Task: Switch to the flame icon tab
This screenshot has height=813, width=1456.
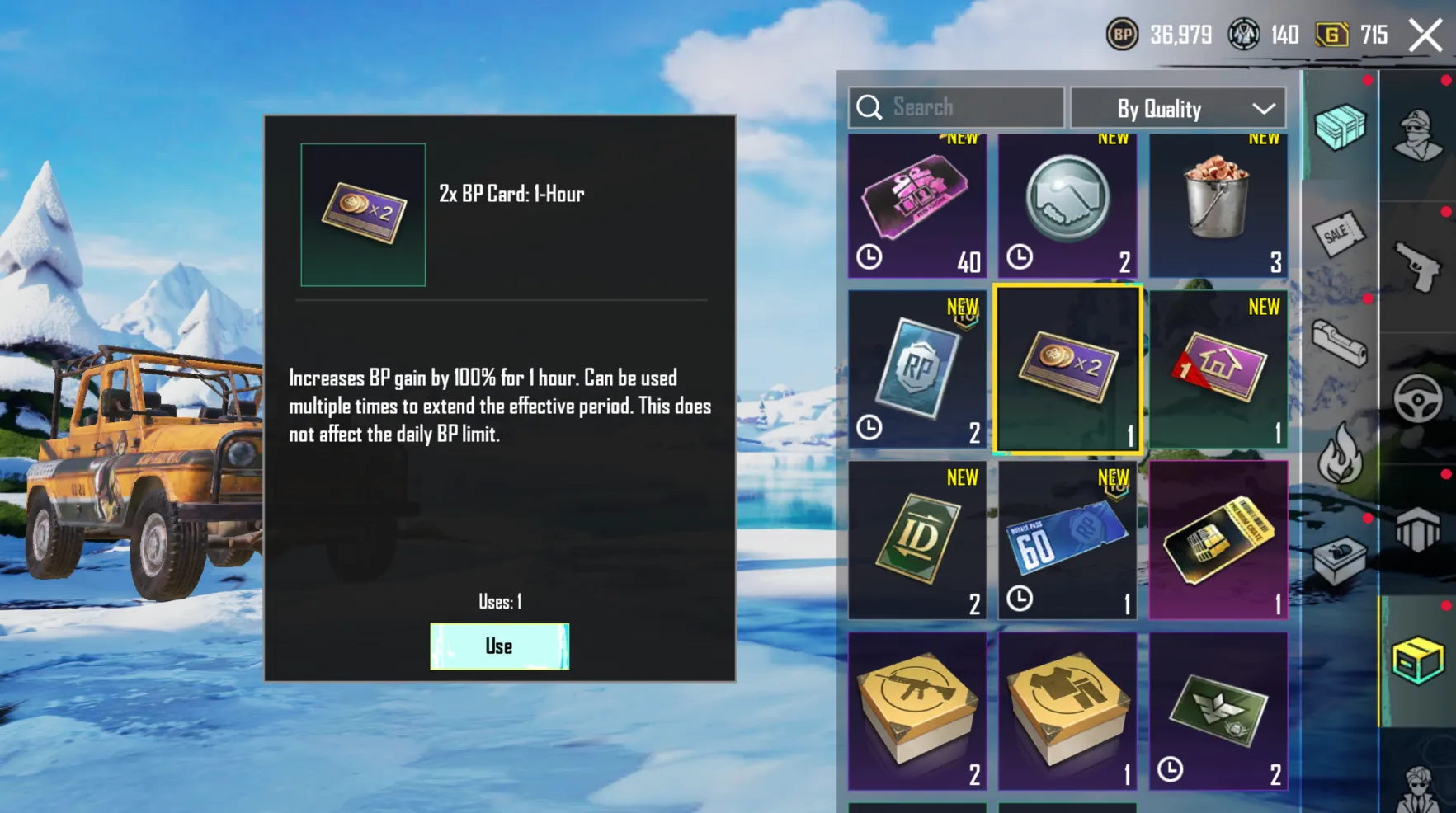Action: click(x=1339, y=453)
